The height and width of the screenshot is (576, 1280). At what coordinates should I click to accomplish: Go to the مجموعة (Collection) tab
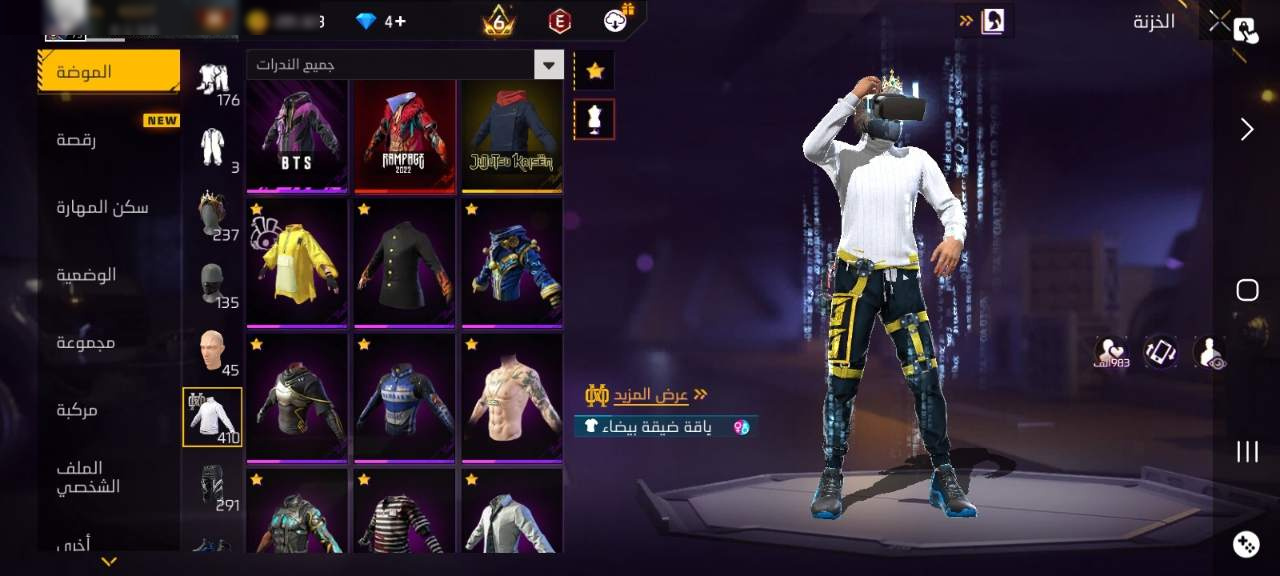[86, 342]
